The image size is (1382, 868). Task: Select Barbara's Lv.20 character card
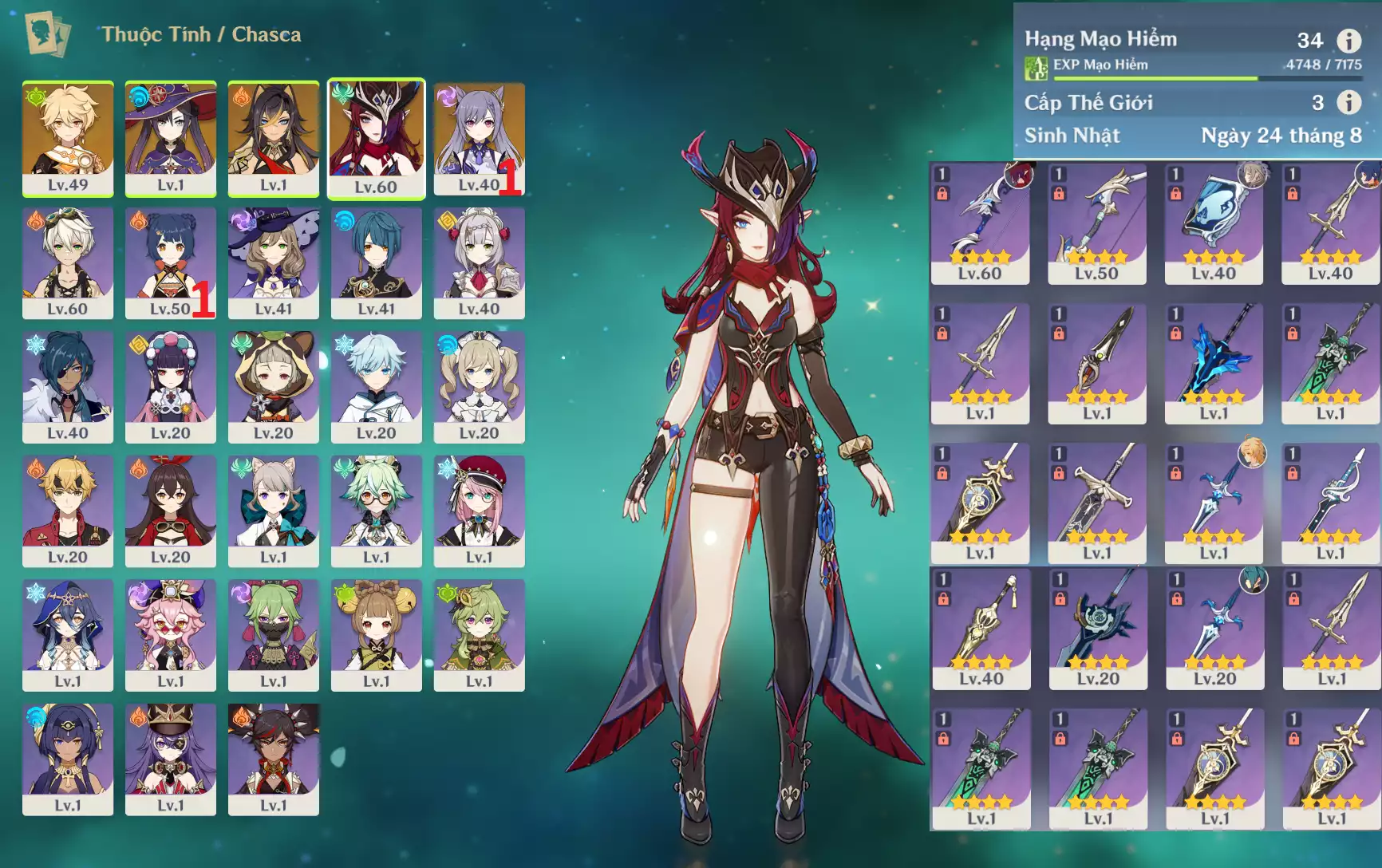pyautogui.click(x=479, y=387)
